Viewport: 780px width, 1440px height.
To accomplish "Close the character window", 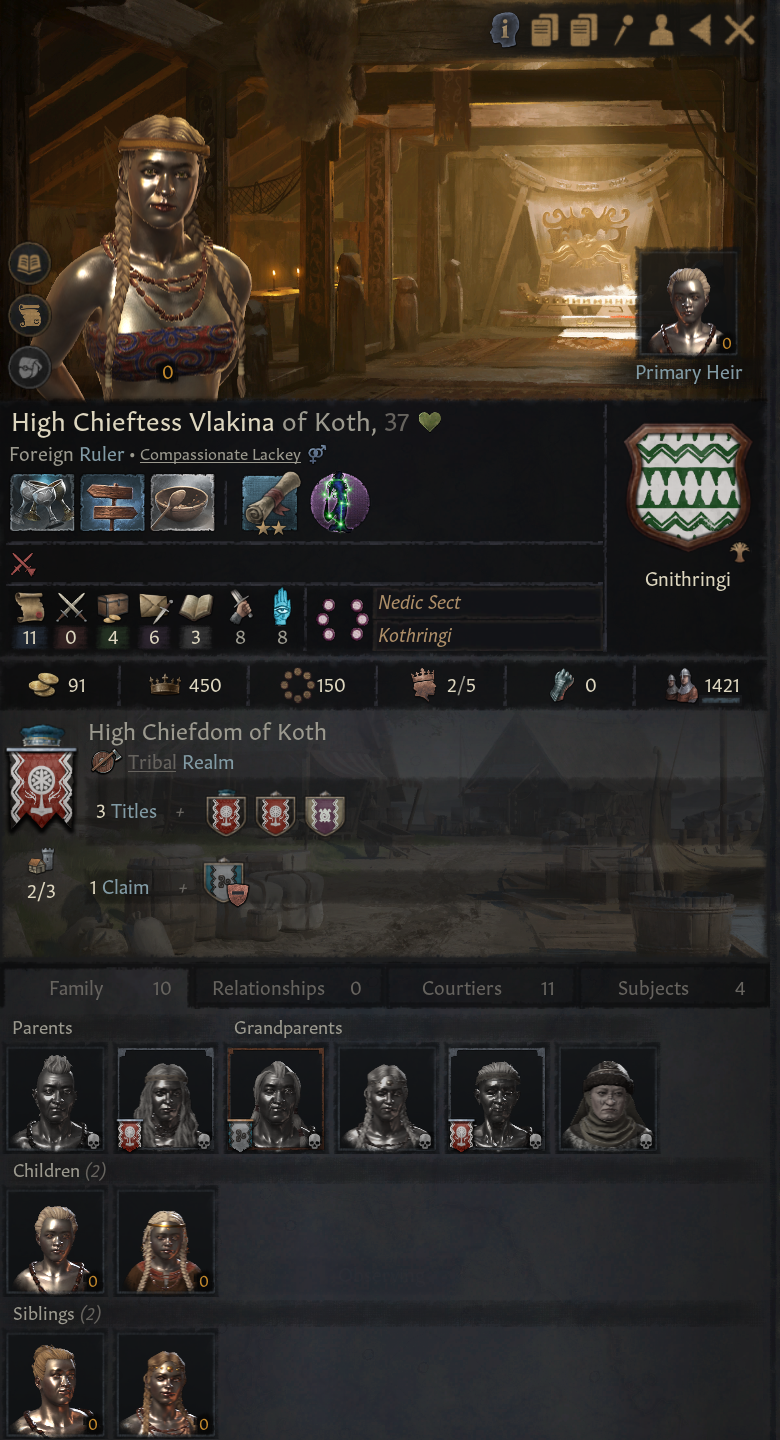I will coord(739,31).
